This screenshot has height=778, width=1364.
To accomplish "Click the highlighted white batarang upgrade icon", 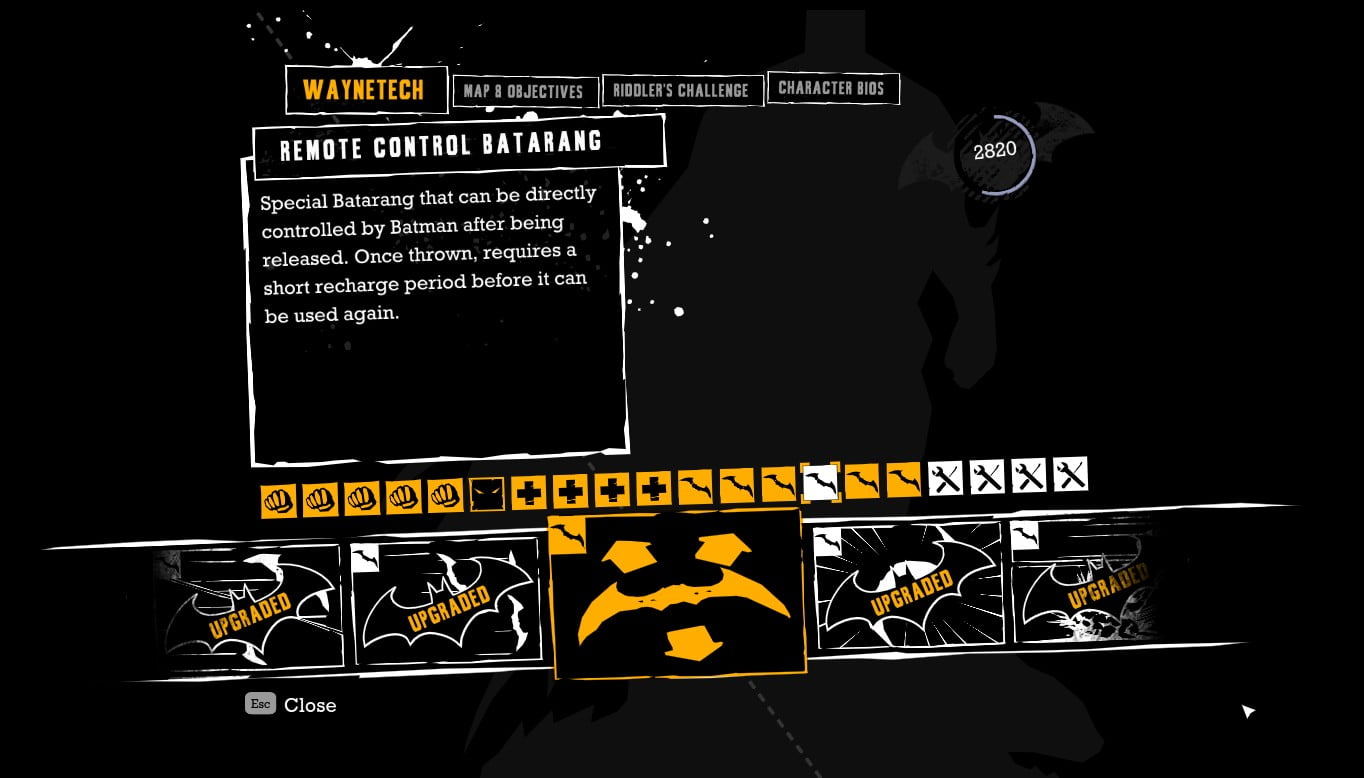I will [820, 482].
